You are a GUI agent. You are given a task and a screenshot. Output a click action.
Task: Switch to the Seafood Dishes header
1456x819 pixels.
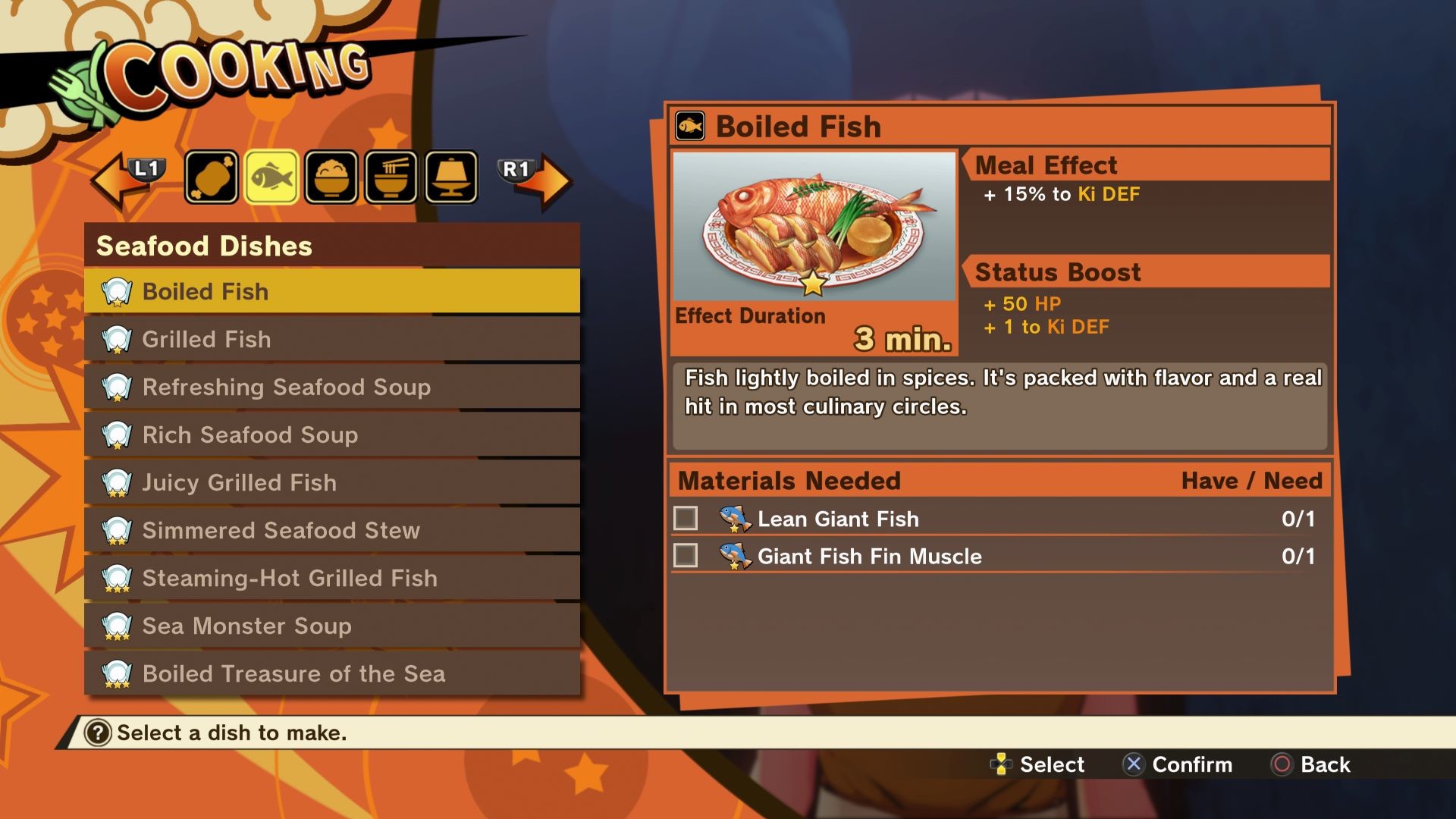[203, 246]
